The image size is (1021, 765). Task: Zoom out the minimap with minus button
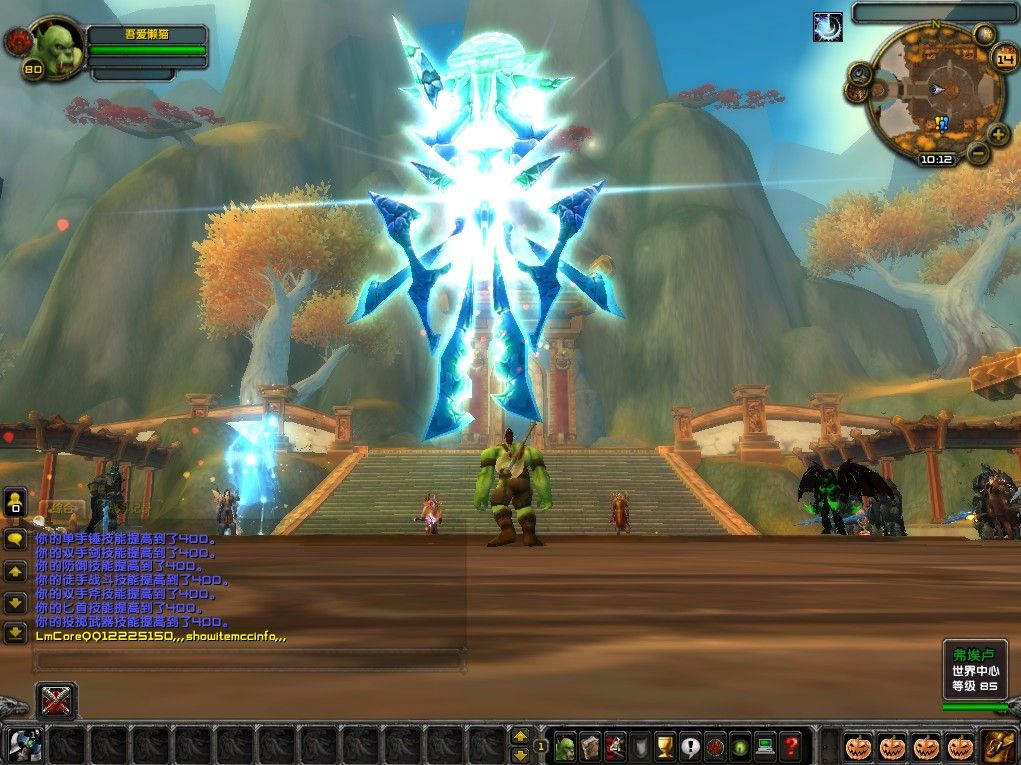point(978,154)
